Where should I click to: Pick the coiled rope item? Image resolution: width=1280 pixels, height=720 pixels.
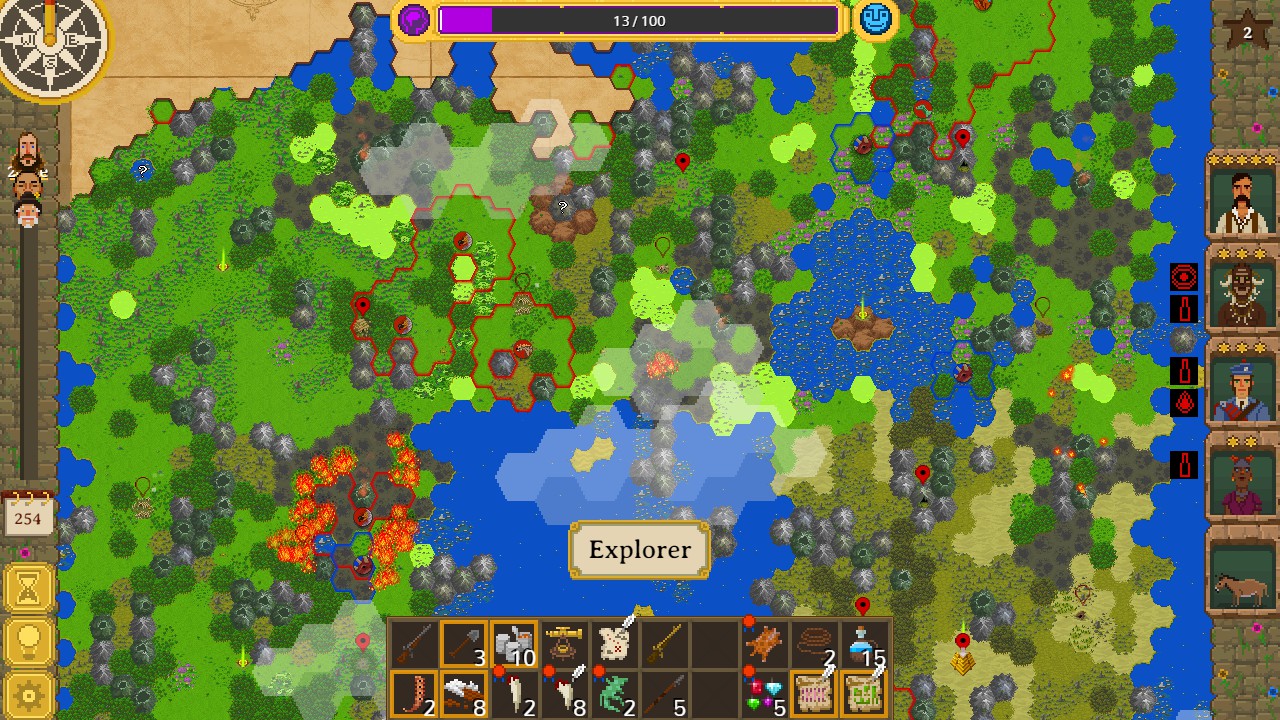(815, 644)
